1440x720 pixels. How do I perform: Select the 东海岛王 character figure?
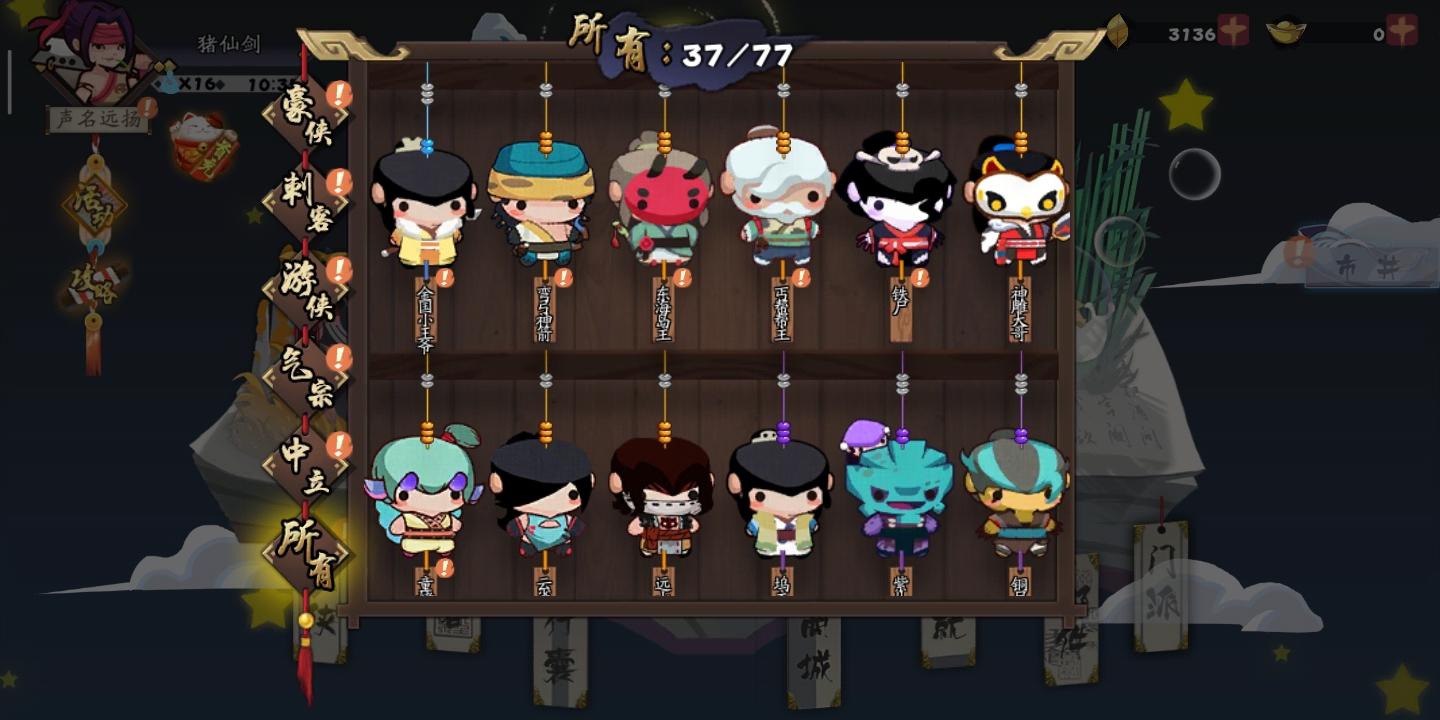click(659, 205)
